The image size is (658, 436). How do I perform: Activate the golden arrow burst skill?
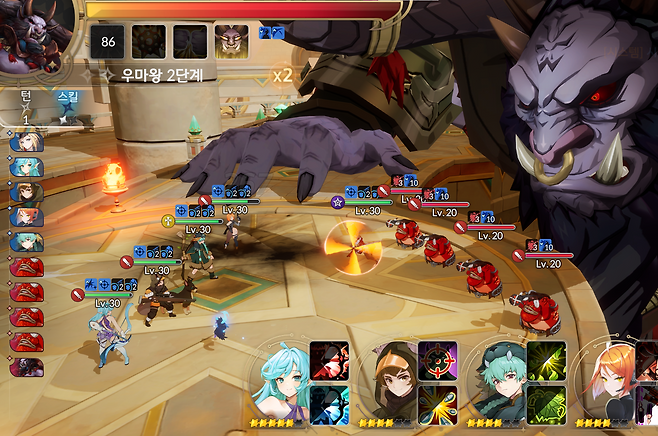(x=438, y=405)
